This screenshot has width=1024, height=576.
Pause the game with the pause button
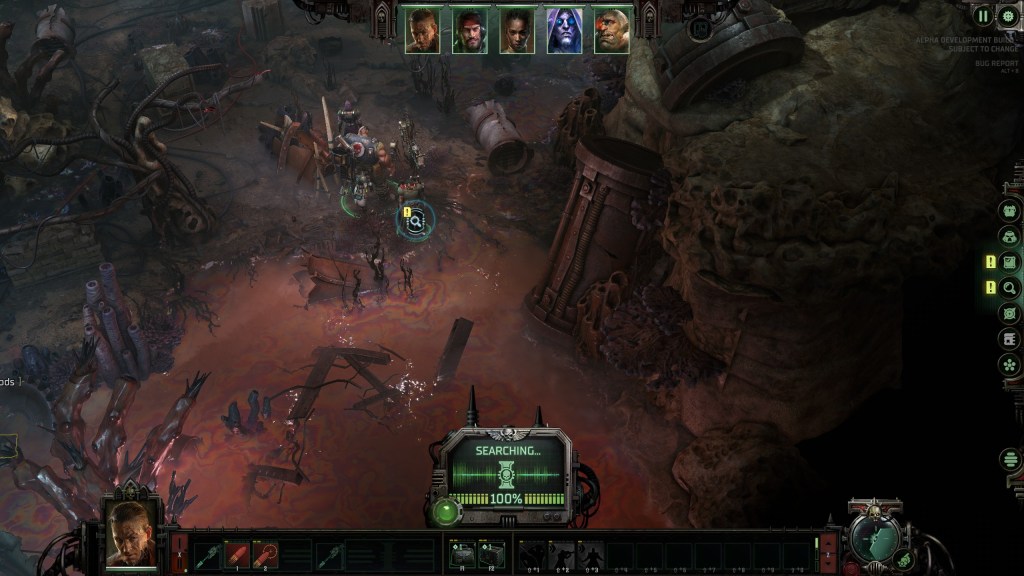983,16
